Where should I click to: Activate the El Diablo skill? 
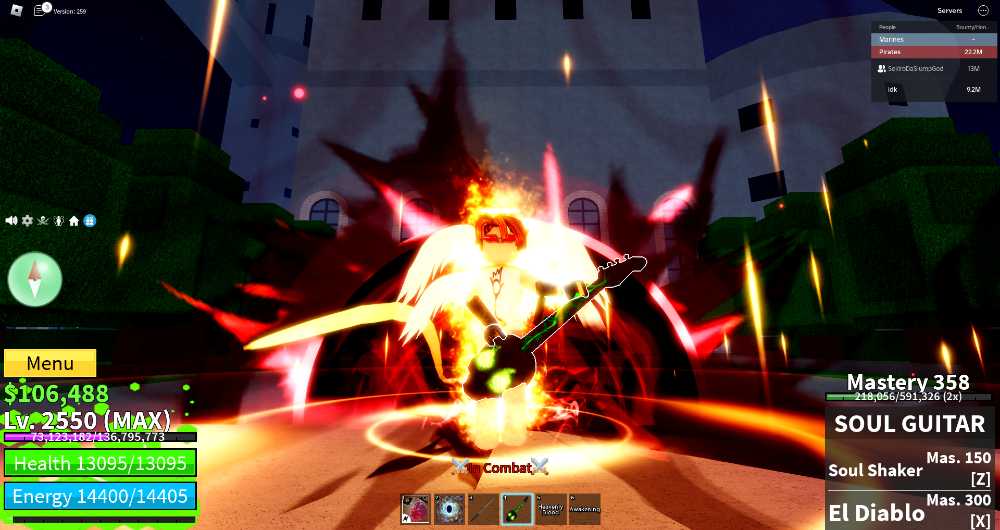(x=910, y=512)
